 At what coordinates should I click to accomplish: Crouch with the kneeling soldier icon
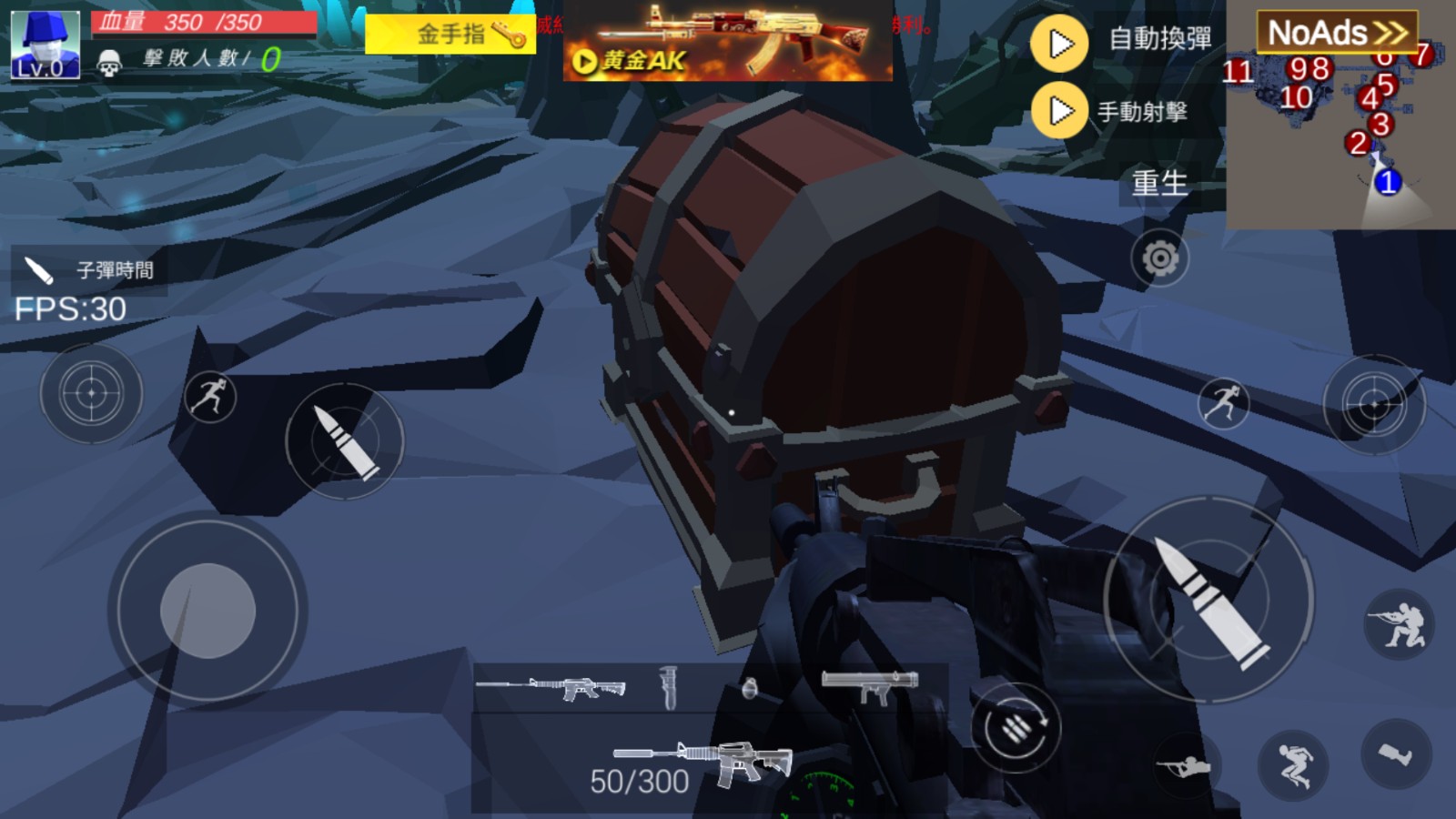coord(1400,625)
